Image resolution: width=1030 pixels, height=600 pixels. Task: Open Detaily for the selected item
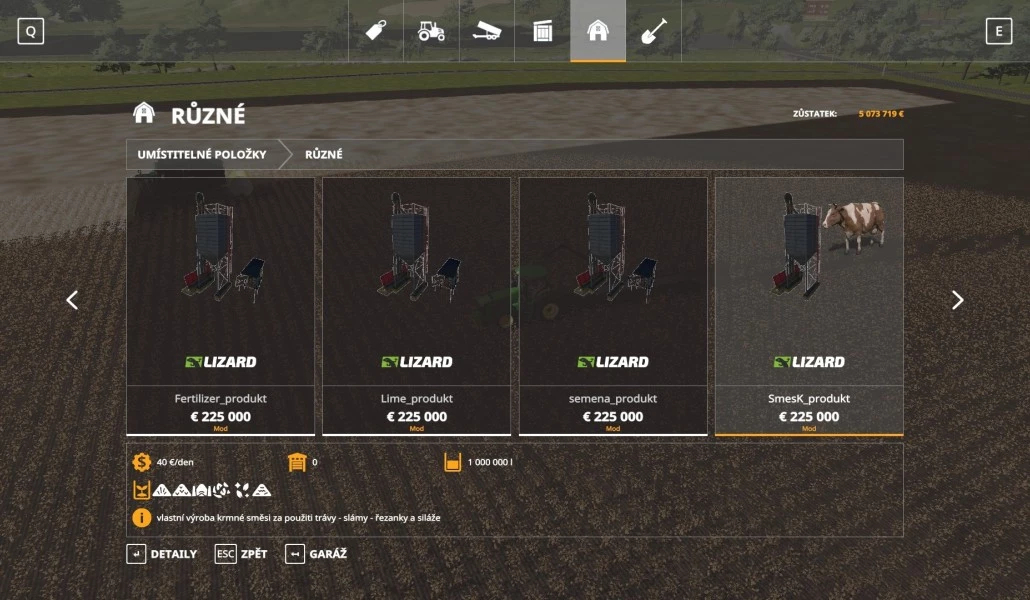tap(162, 554)
